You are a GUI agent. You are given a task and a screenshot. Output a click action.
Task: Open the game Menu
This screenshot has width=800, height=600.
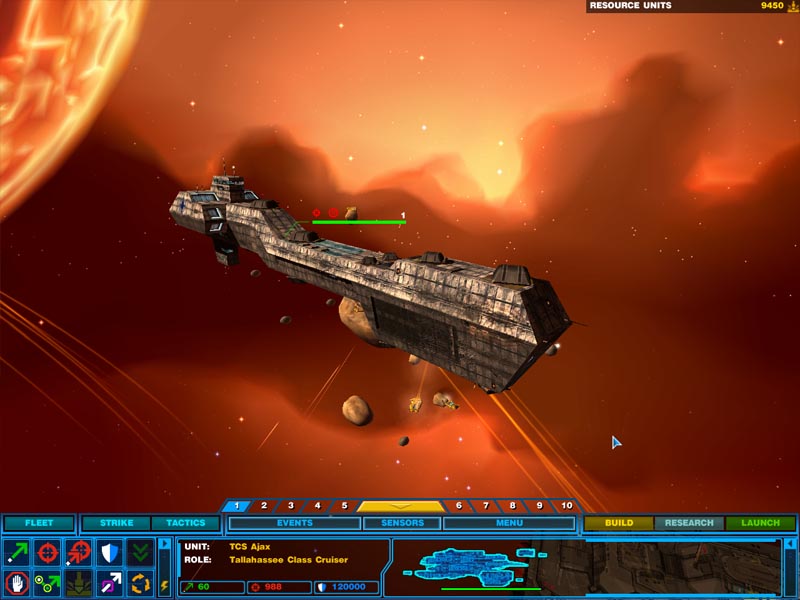(508, 523)
